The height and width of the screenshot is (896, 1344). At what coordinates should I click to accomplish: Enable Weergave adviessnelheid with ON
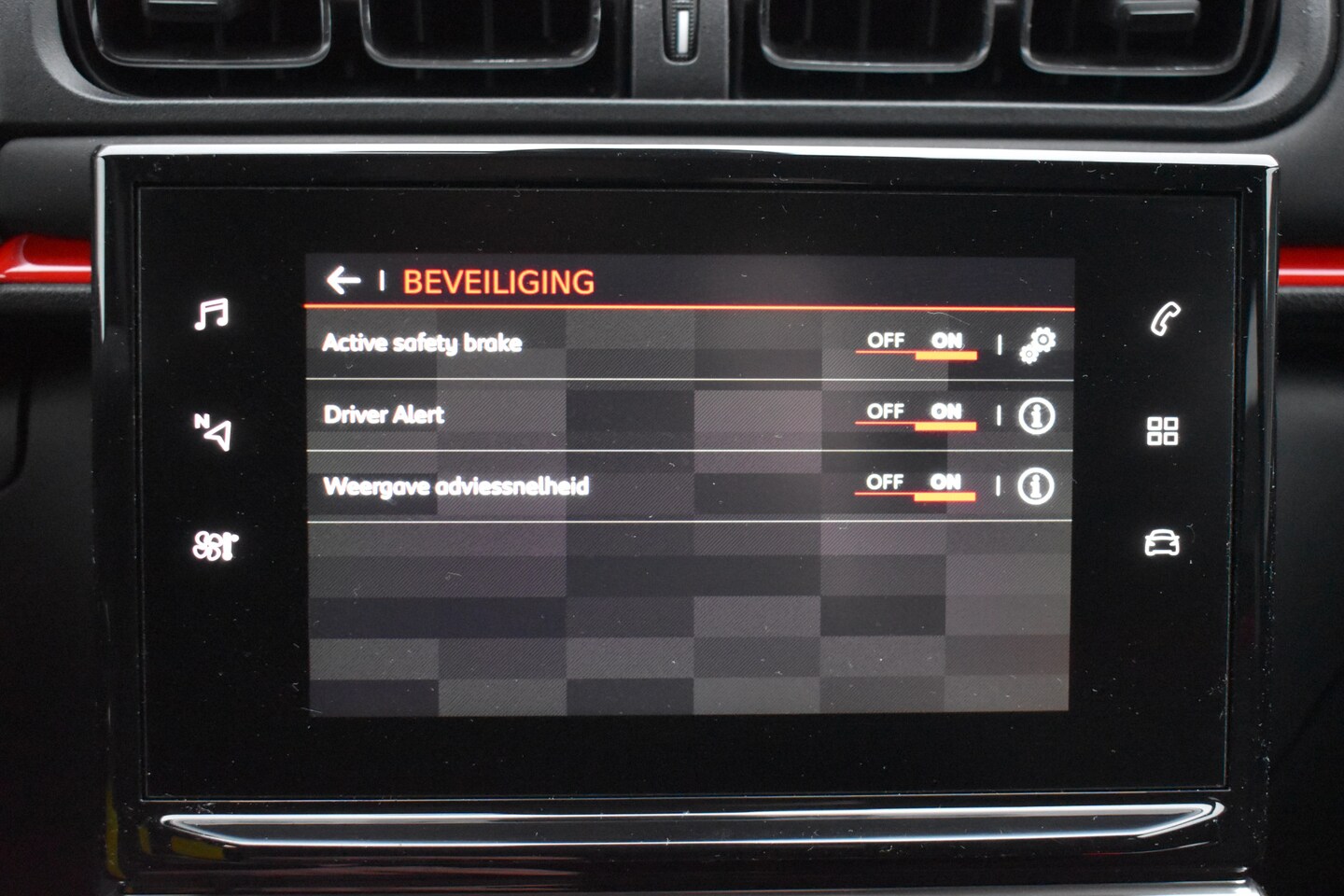945,483
